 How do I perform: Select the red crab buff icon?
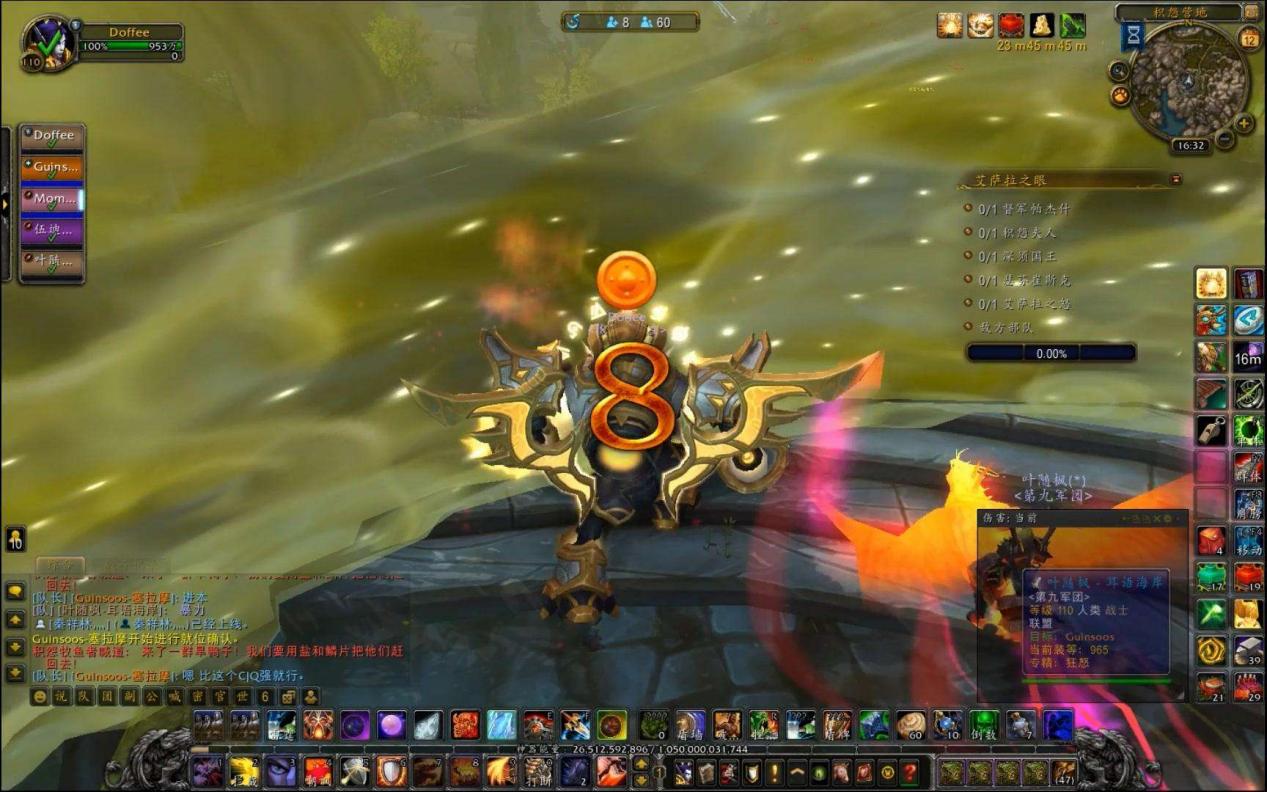1011,26
